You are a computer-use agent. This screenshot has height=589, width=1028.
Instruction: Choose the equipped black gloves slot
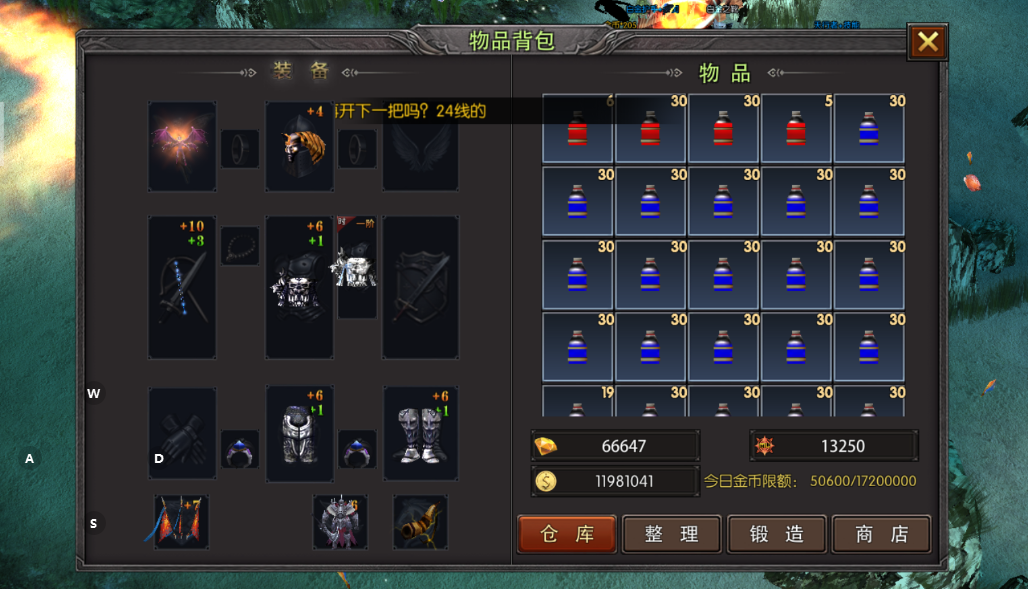(x=182, y=433)
